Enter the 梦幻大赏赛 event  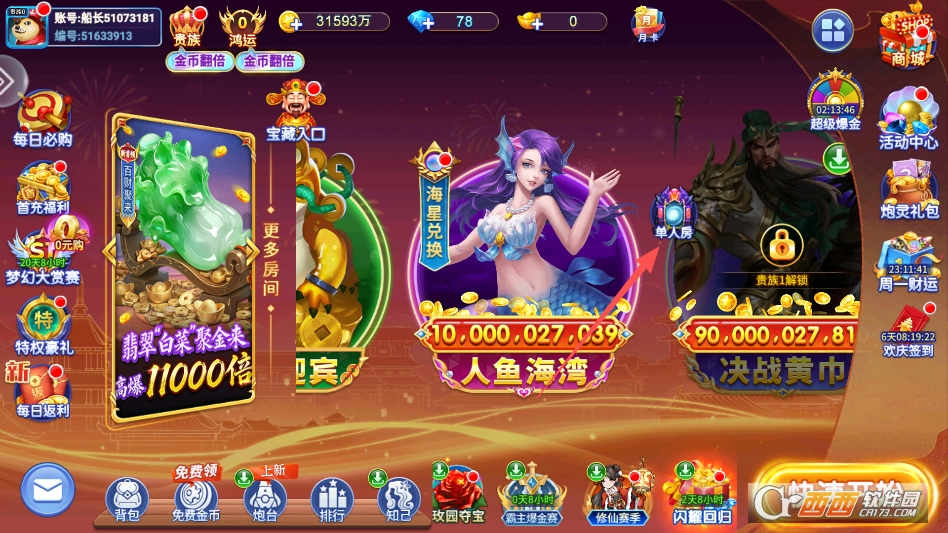tap(42, 254)
